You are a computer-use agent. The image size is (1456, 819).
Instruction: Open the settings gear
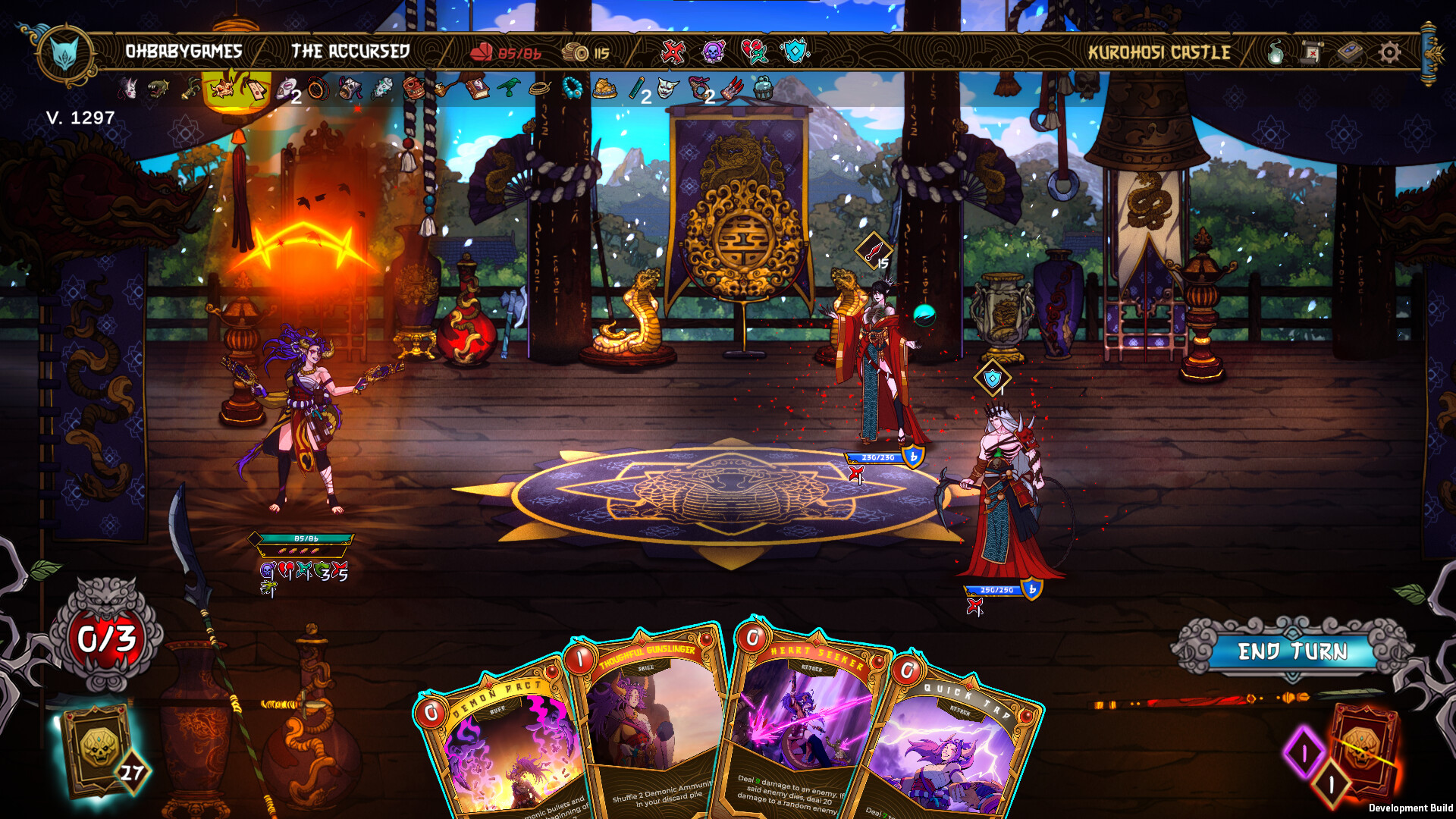[x=1389, y=53]
